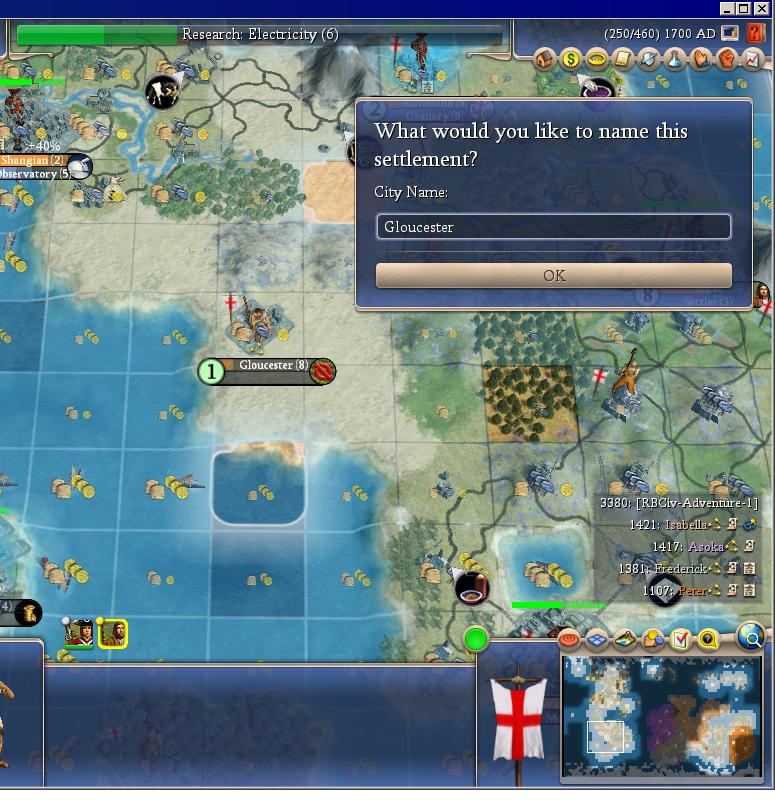Toggle the tile grid display button
775x800 pixels.
point(597,639)
